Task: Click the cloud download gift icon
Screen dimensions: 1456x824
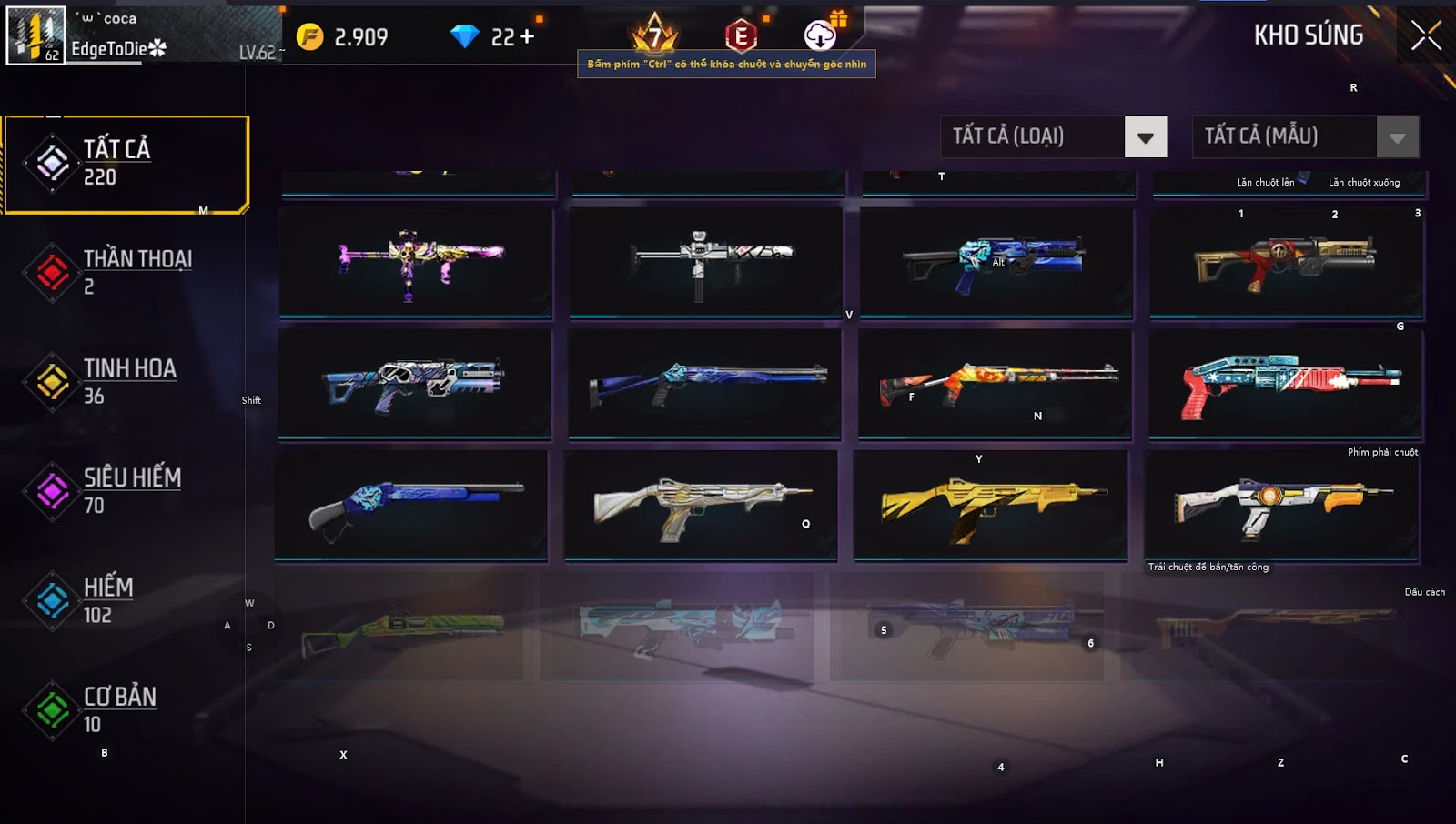Action: [821, 35]
